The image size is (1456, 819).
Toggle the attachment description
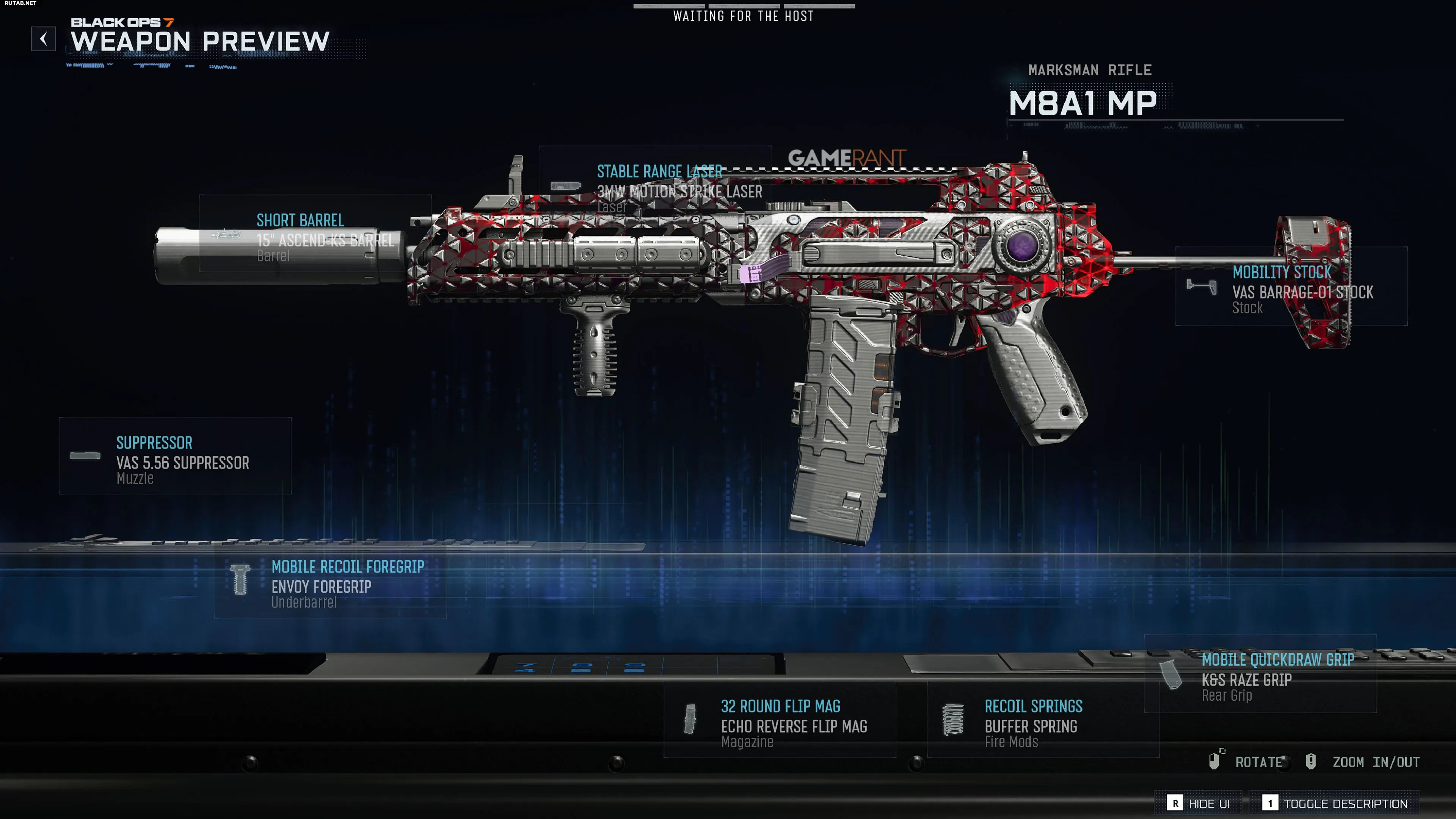(1335, 803)
